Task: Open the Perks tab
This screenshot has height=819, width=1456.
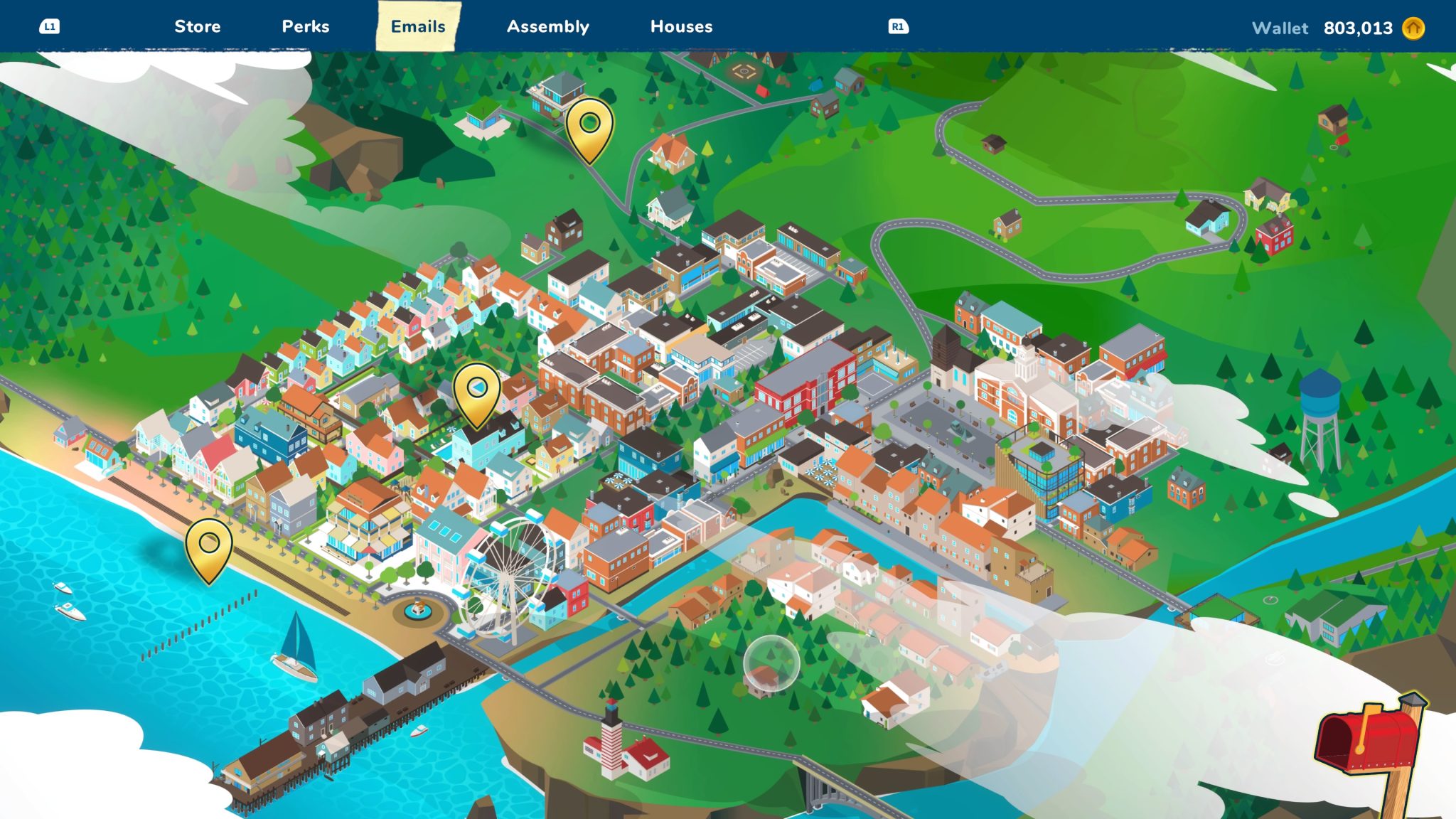Action: [x=306, y=27]
